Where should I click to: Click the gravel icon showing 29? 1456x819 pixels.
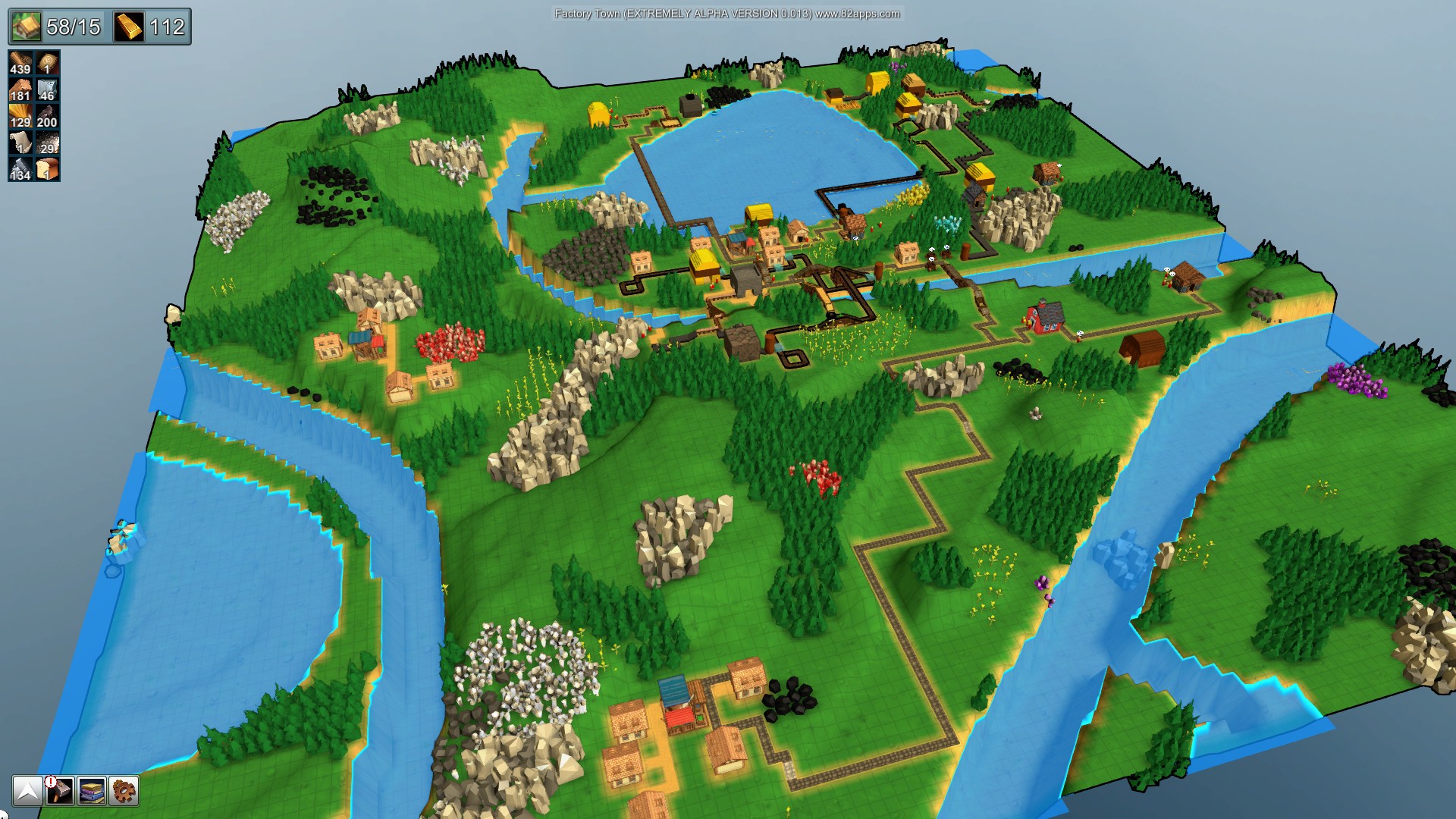pyautogui.click(x=47, y=143)
